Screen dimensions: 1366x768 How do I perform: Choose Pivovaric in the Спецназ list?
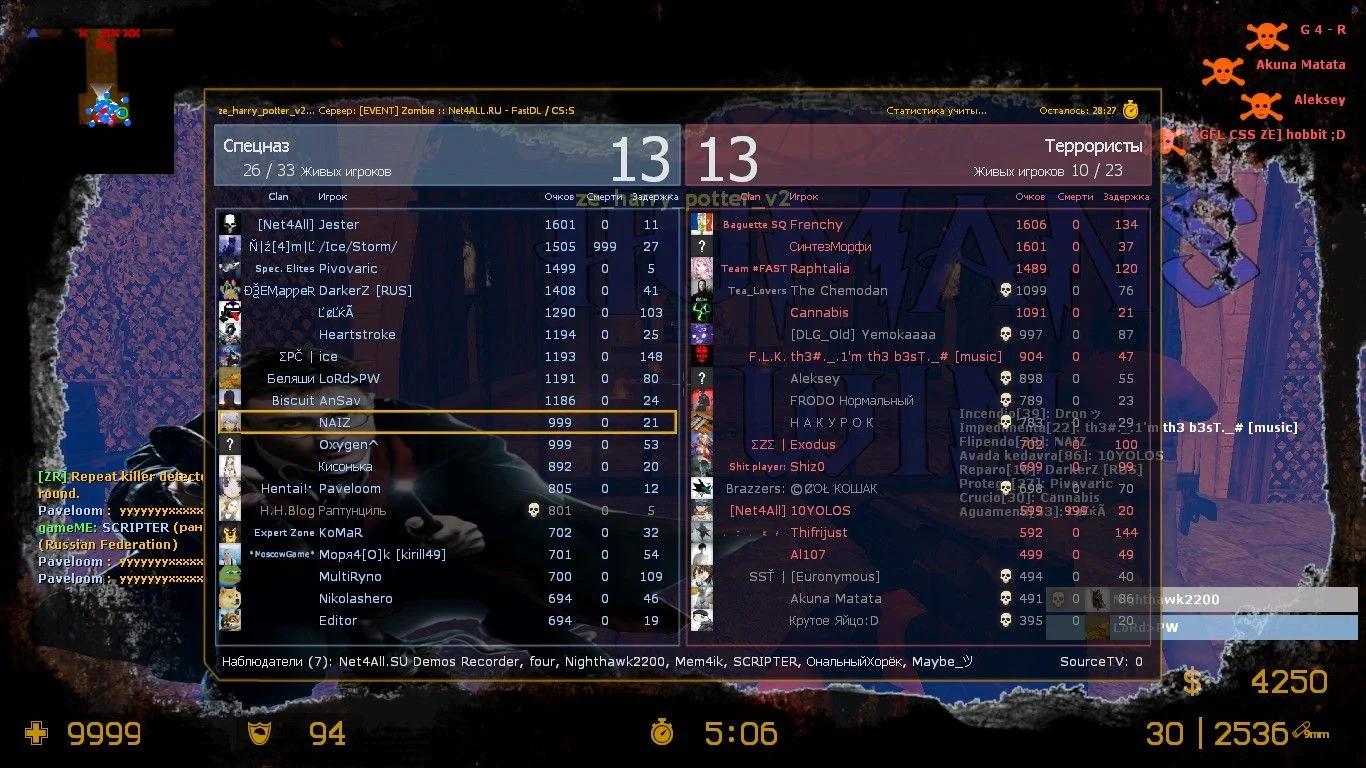[446, 269]
